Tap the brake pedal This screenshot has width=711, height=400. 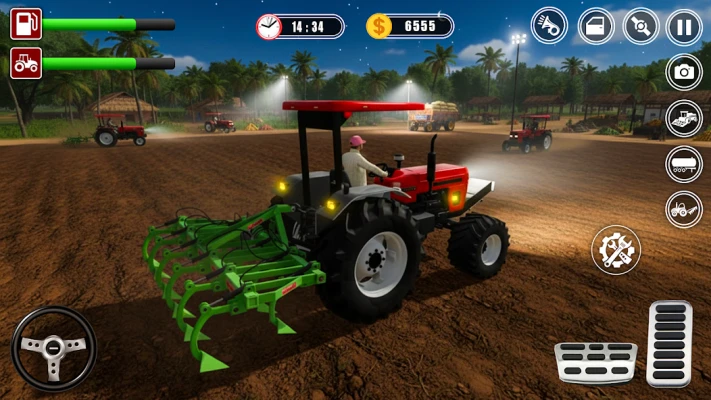coord(595,362)
